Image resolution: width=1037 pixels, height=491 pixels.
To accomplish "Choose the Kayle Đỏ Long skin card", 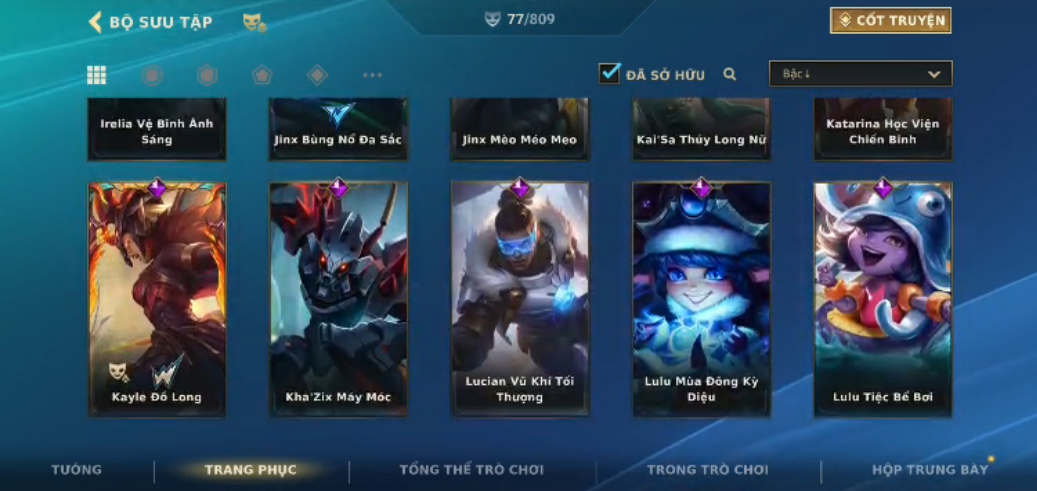I will pyautogui.click(x=157, y=298).
